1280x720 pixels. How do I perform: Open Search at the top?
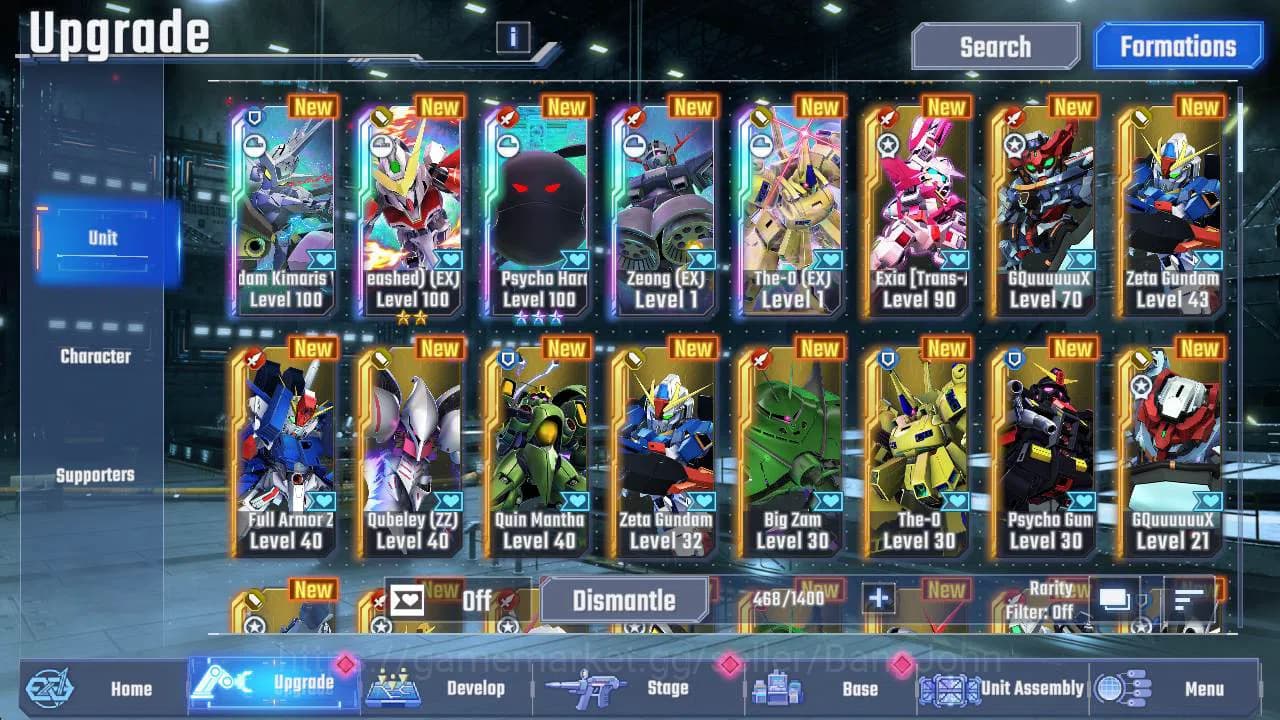tap(994, 46)
